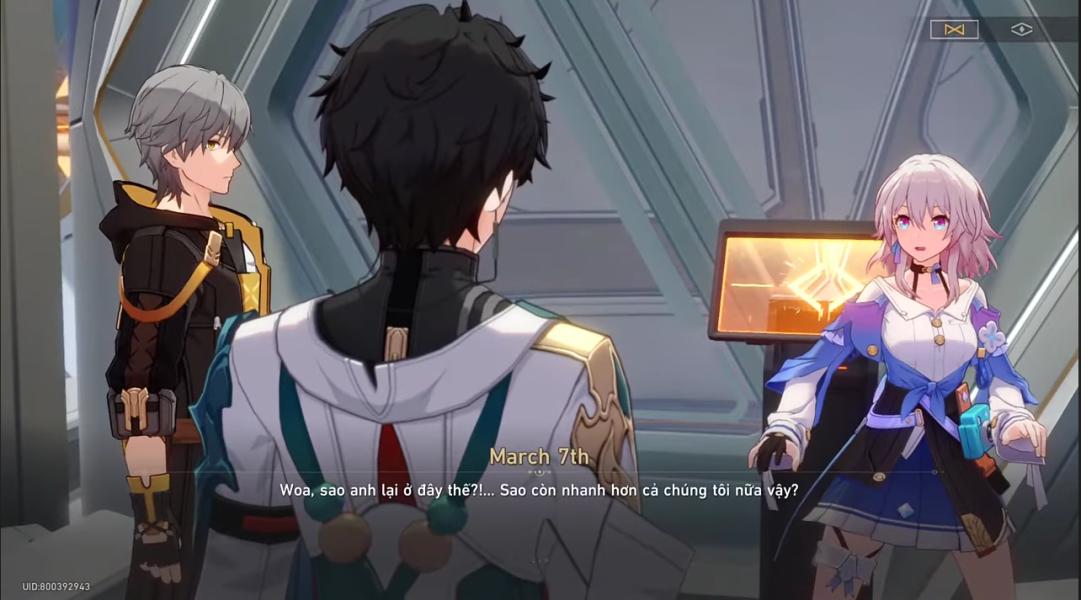Toggle the auto-play dialogue button
Viewport: 1081px width, 600px height.
(x=953, y=30)
